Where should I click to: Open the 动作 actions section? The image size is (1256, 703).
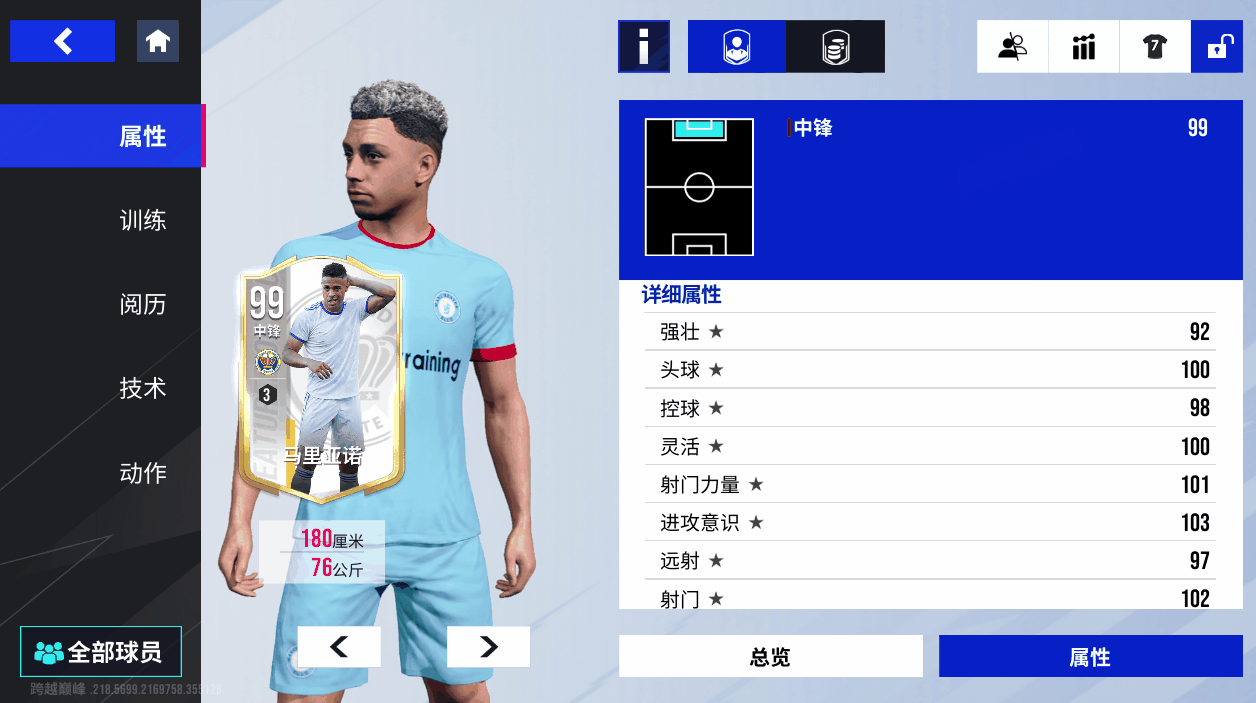pos(142,472)
